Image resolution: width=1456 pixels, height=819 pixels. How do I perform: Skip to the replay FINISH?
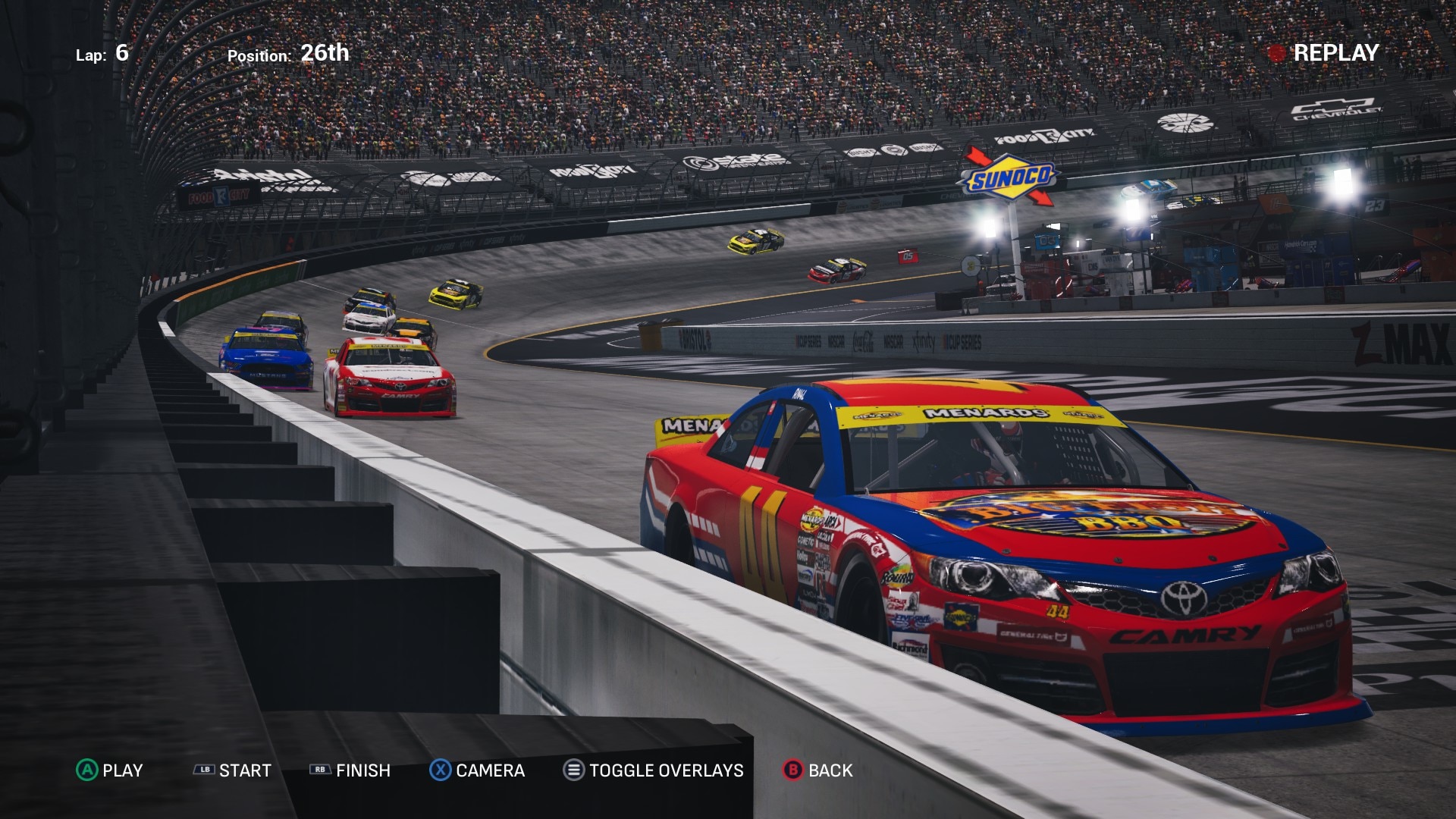coord(350,770)
